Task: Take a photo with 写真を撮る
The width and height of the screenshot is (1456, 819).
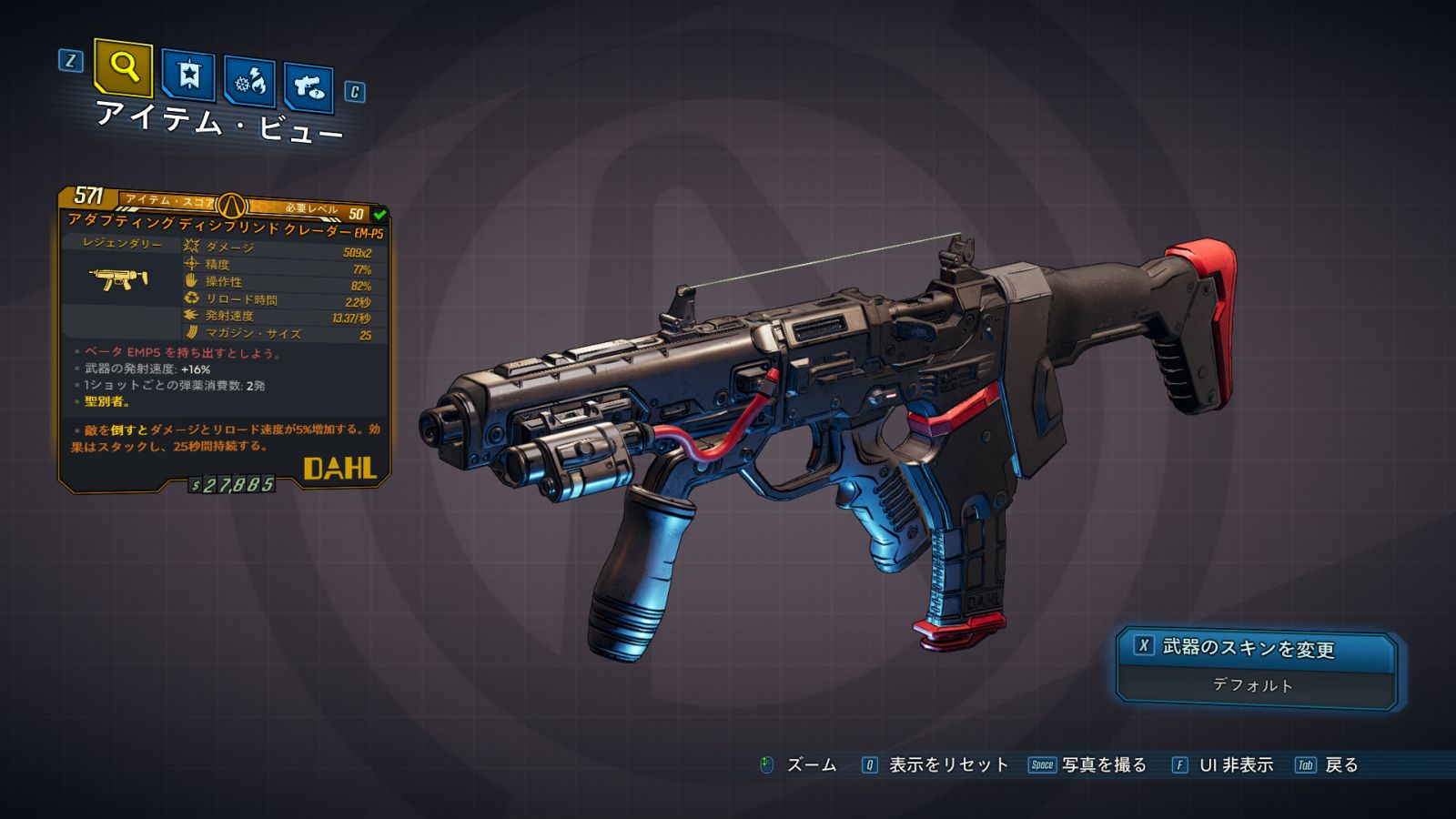Action: point(1103,765)
